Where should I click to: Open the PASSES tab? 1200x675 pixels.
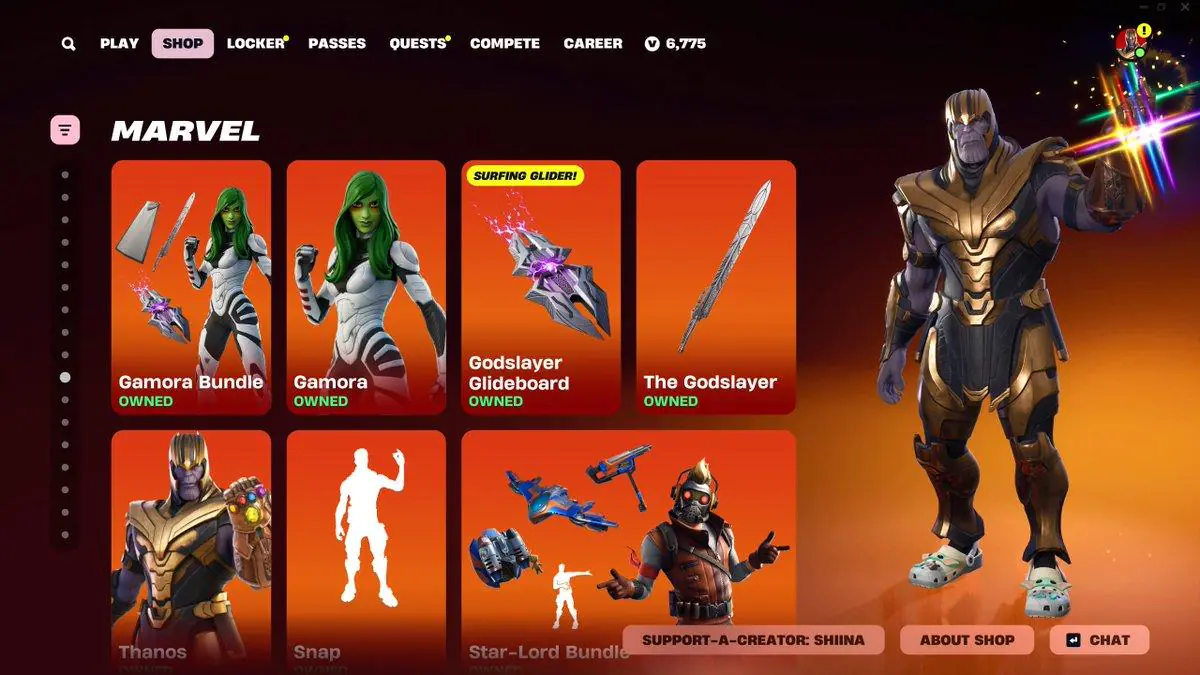[x=337, y=44]
